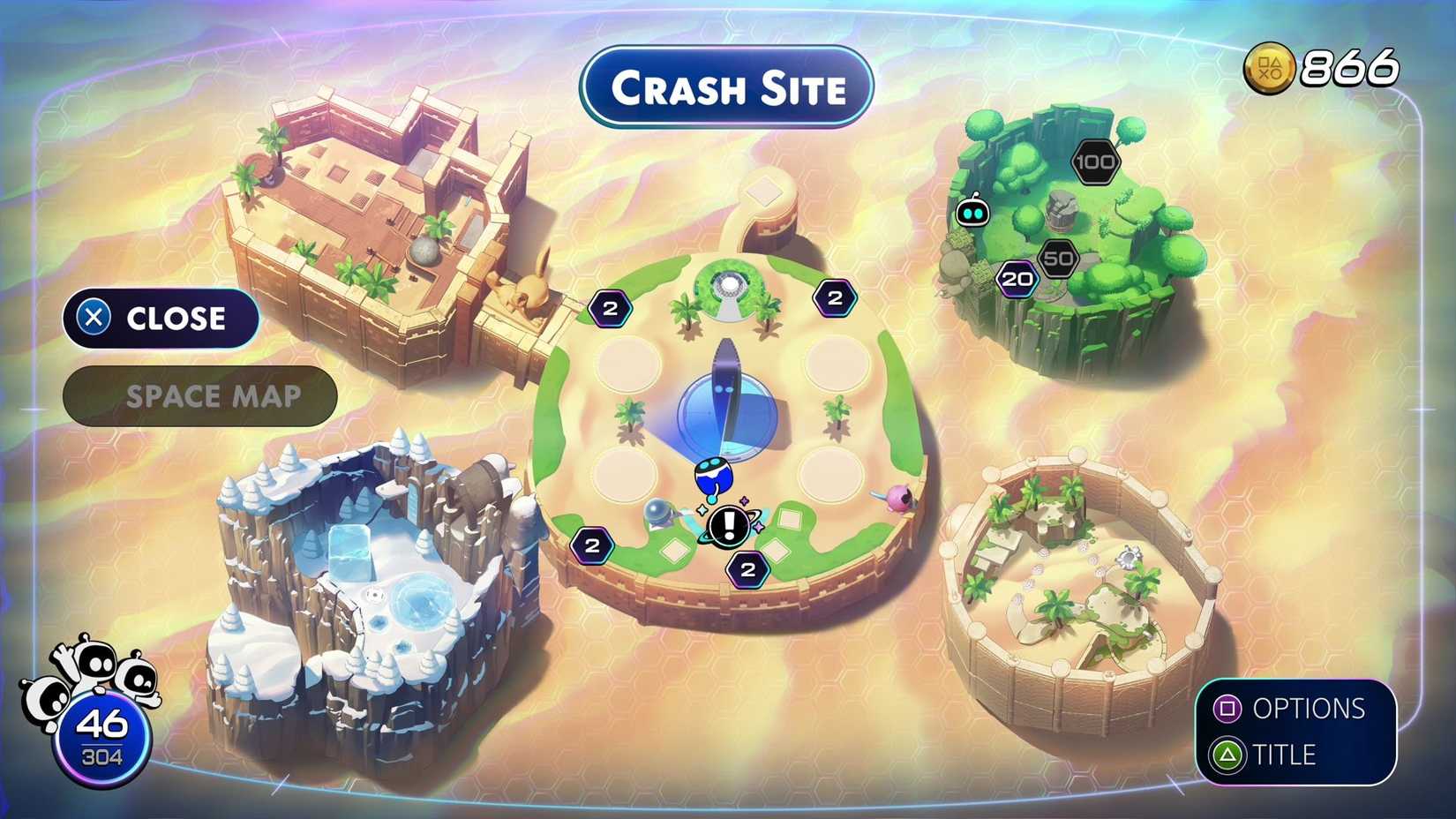Select the bot head icon on the green island
The height and width of the screenshot is (819, 1456).
[x=973, y=212]
